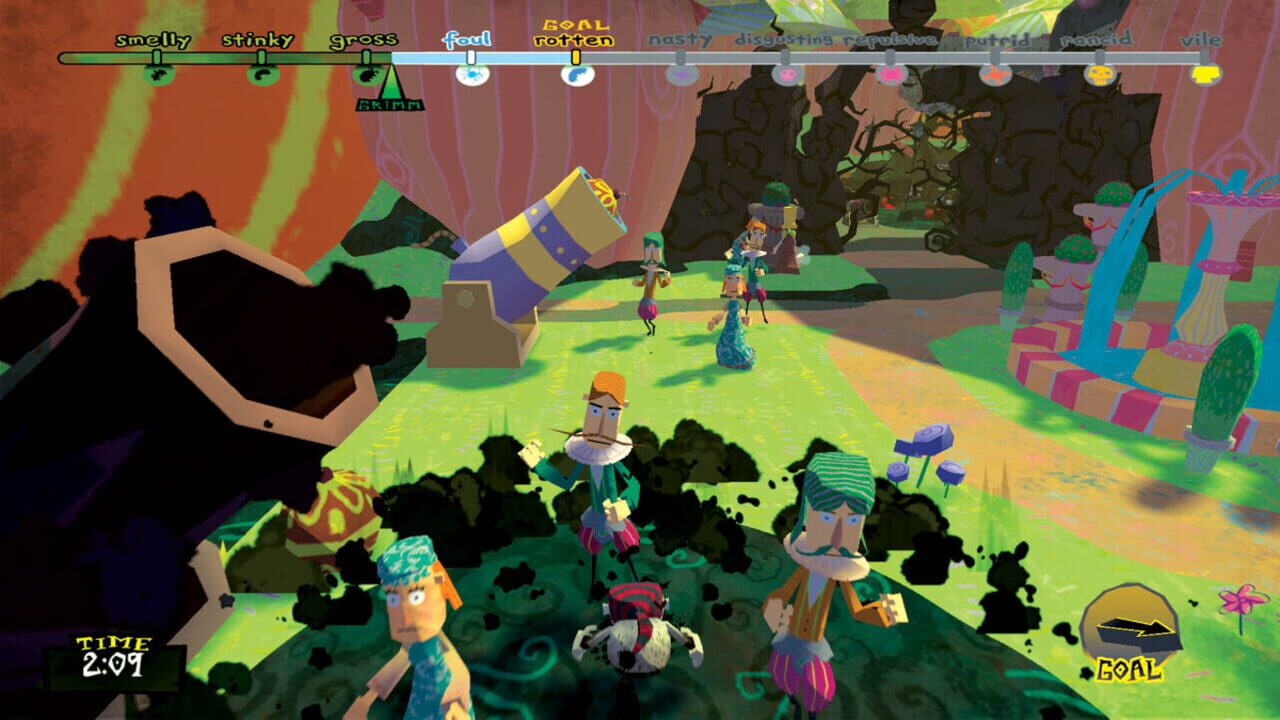Image resolution: width=1280 pixels, height=720 pixels.
Task: Toggle the nasty smell stage indicator
Action: click(x=683, y=75)
